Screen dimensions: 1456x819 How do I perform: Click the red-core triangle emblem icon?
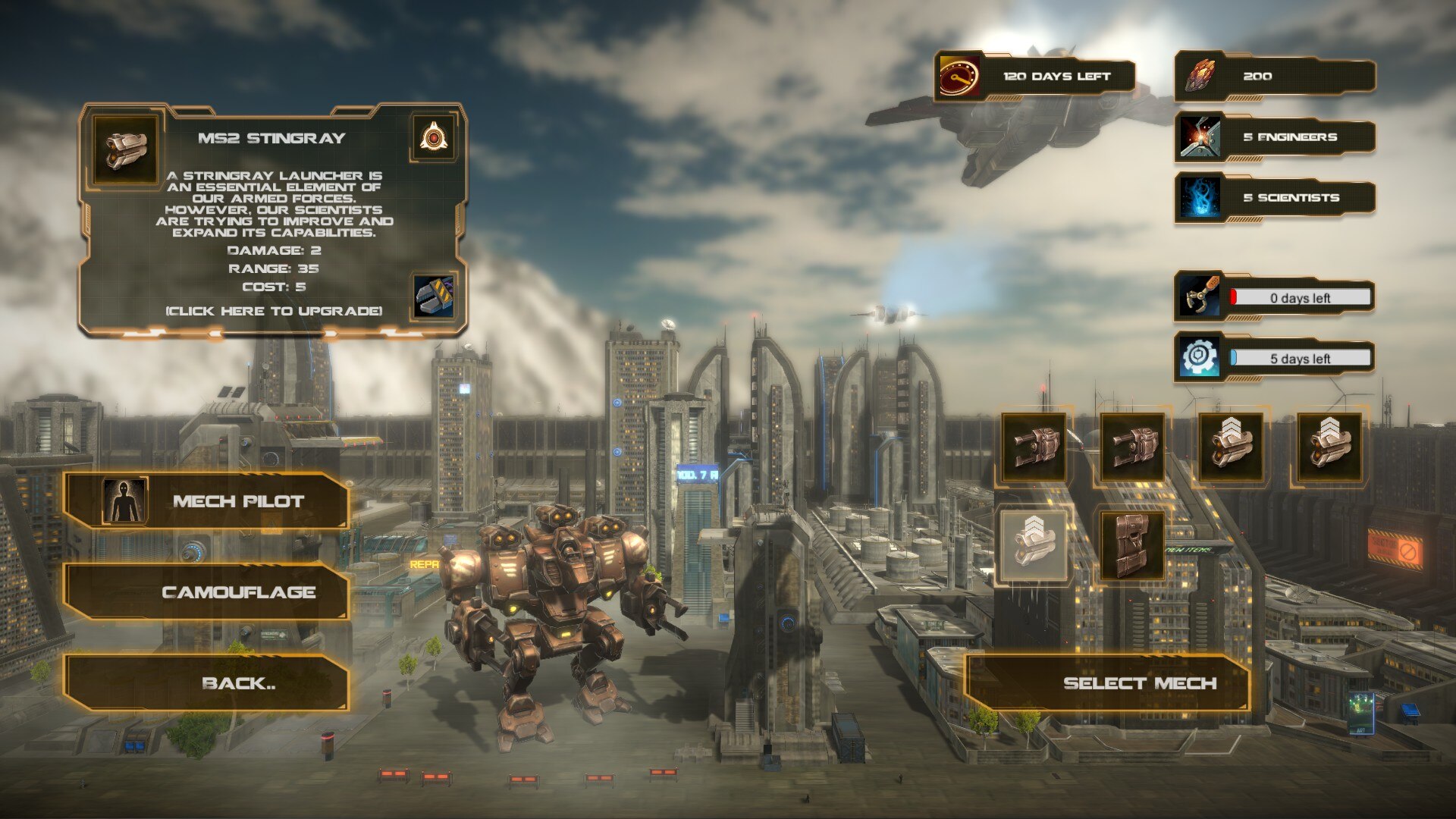coord(433,138)
